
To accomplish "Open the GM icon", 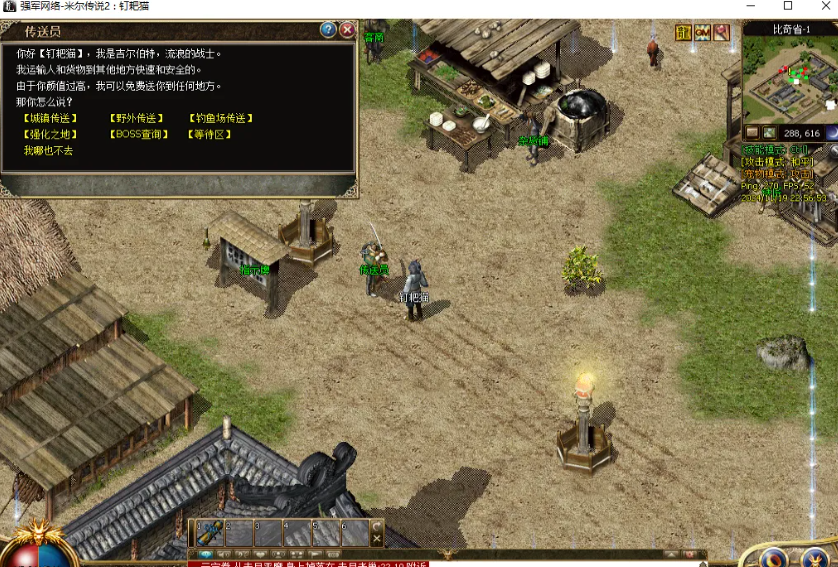I will pos(702,33).
